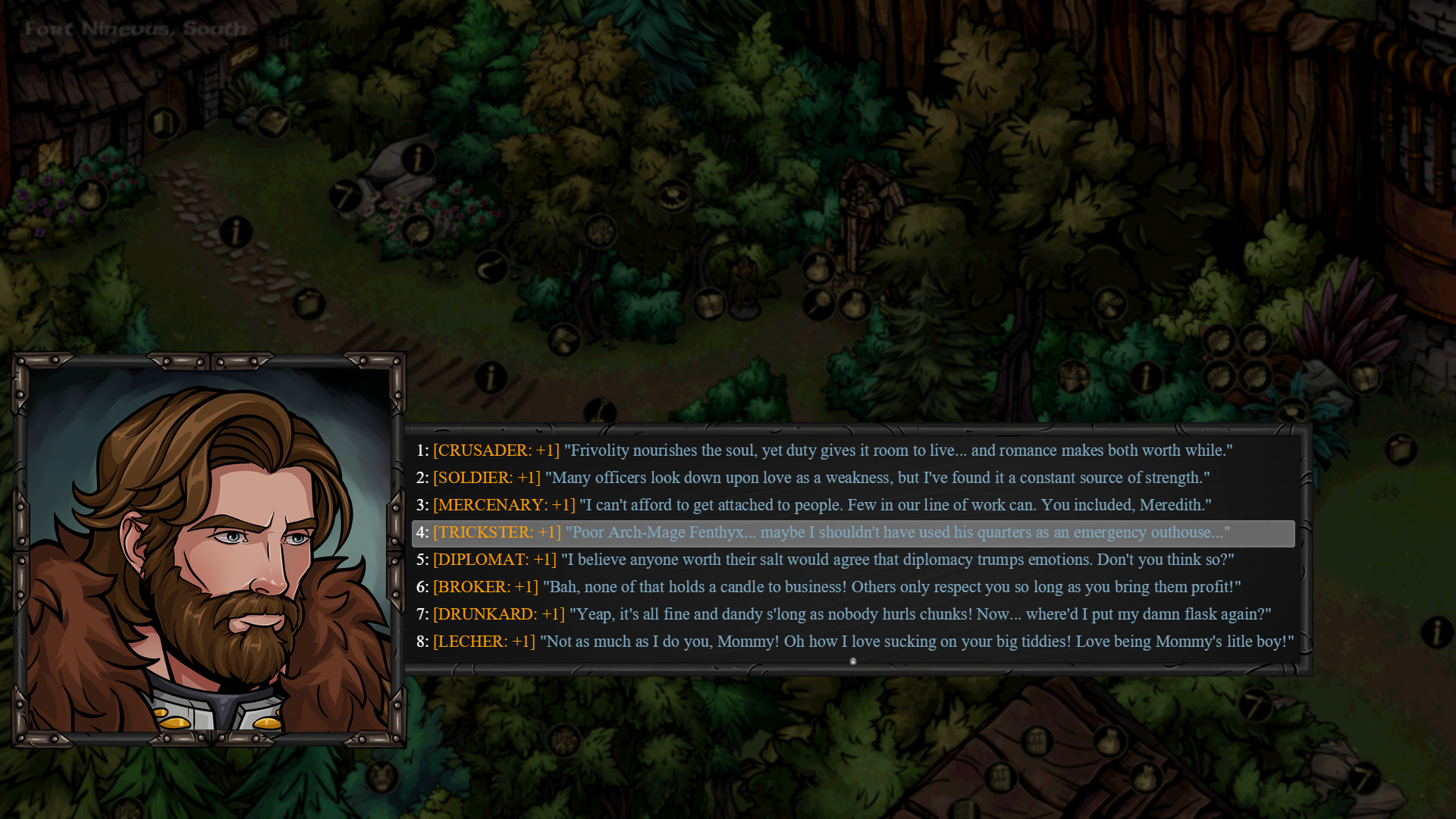The image size is (1456, 819).
Task: Click the info marker on the gray rock pile
Action: coord(417,157)
